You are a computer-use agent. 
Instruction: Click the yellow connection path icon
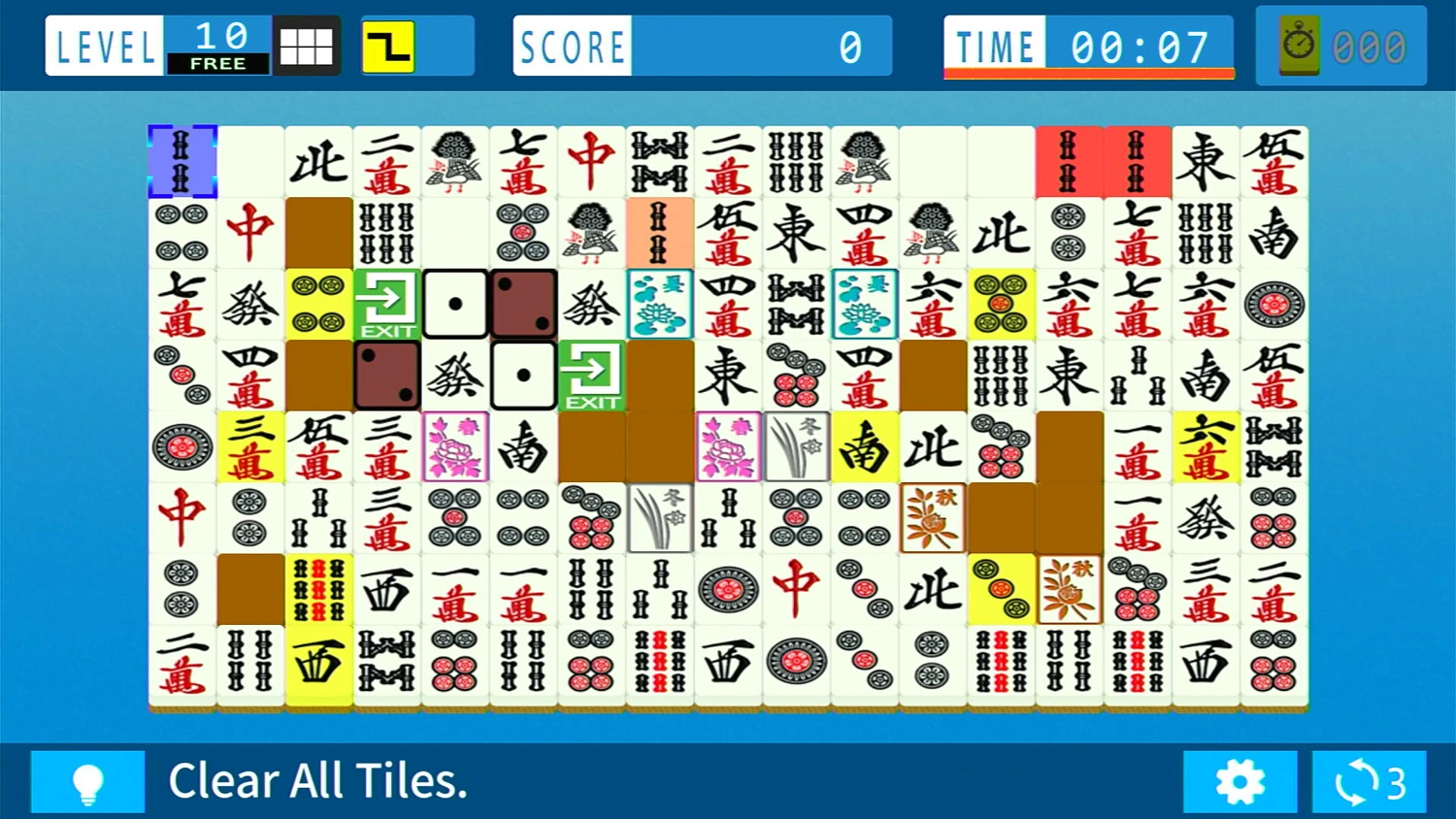coord(387,45)
